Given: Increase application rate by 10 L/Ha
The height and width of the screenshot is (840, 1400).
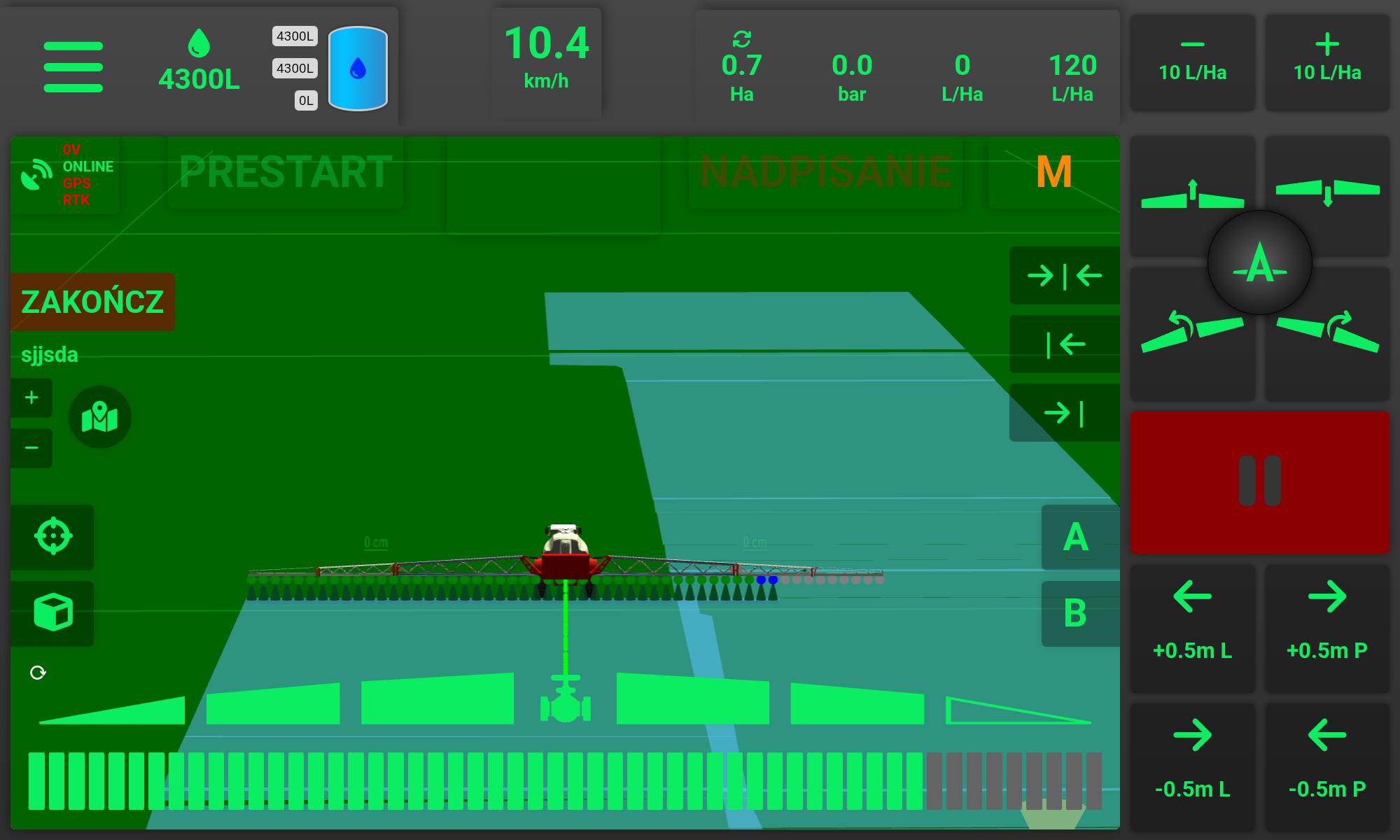Looking at the screenshot, I should click(x=1326, y=62).
